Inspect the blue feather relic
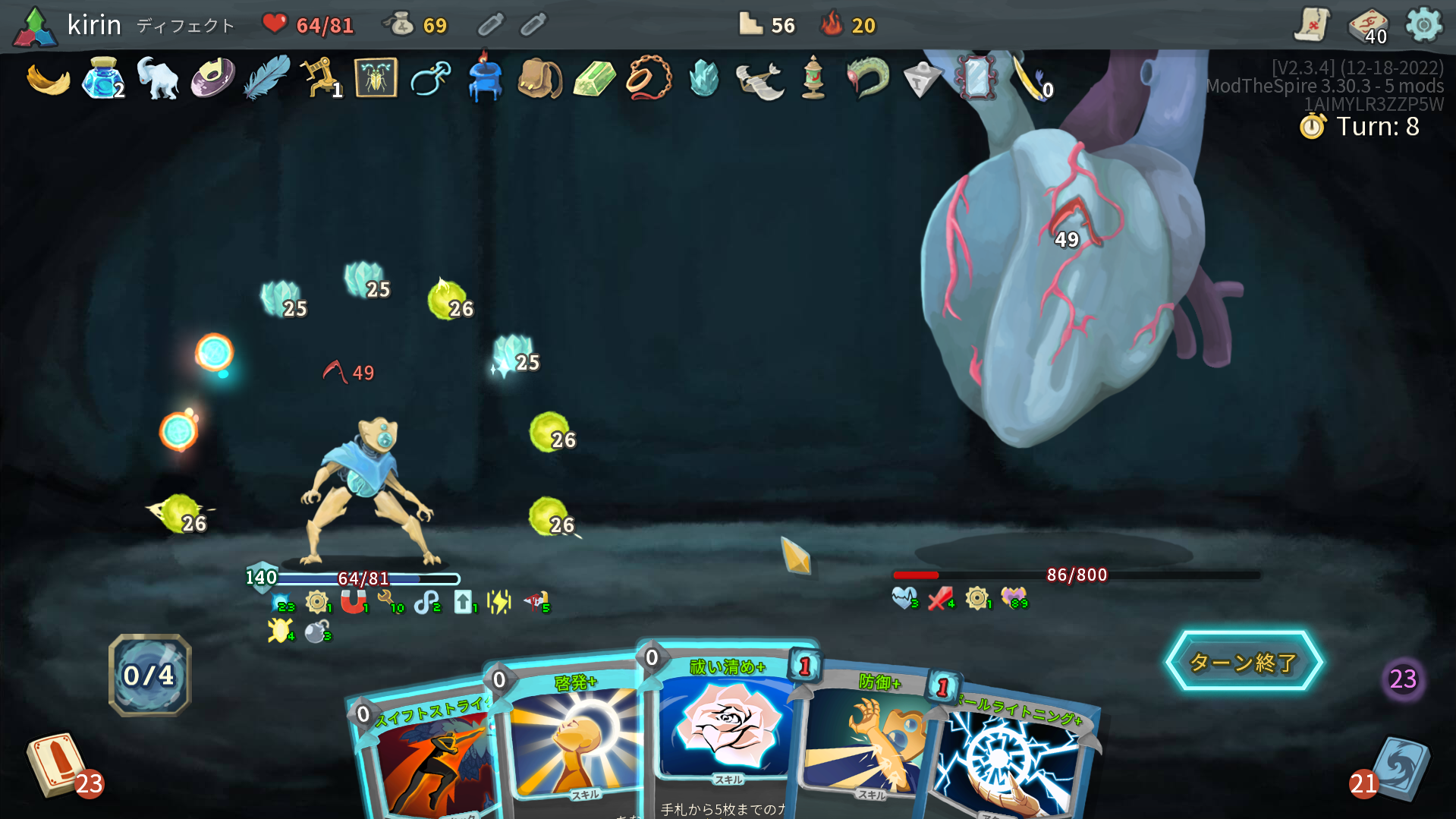 tap(266, 78)
